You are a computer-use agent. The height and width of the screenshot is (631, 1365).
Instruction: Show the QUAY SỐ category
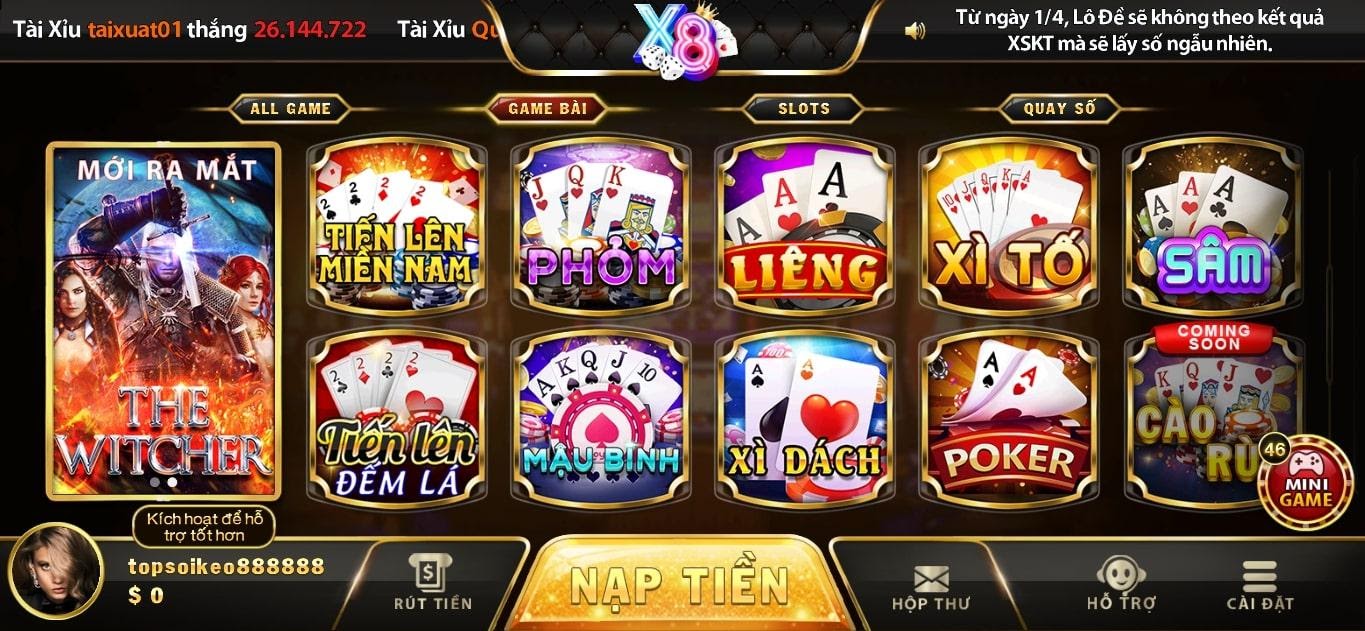point(1059,109)
